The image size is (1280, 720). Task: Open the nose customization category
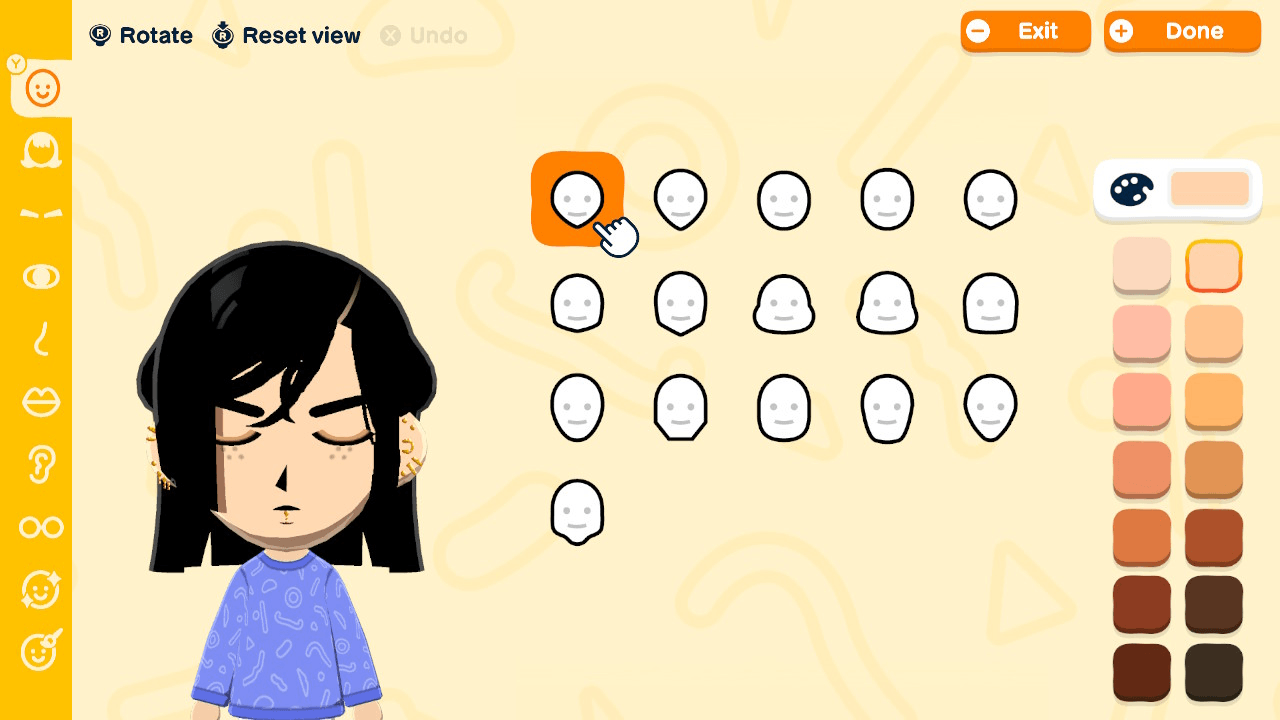pos(40,340)
